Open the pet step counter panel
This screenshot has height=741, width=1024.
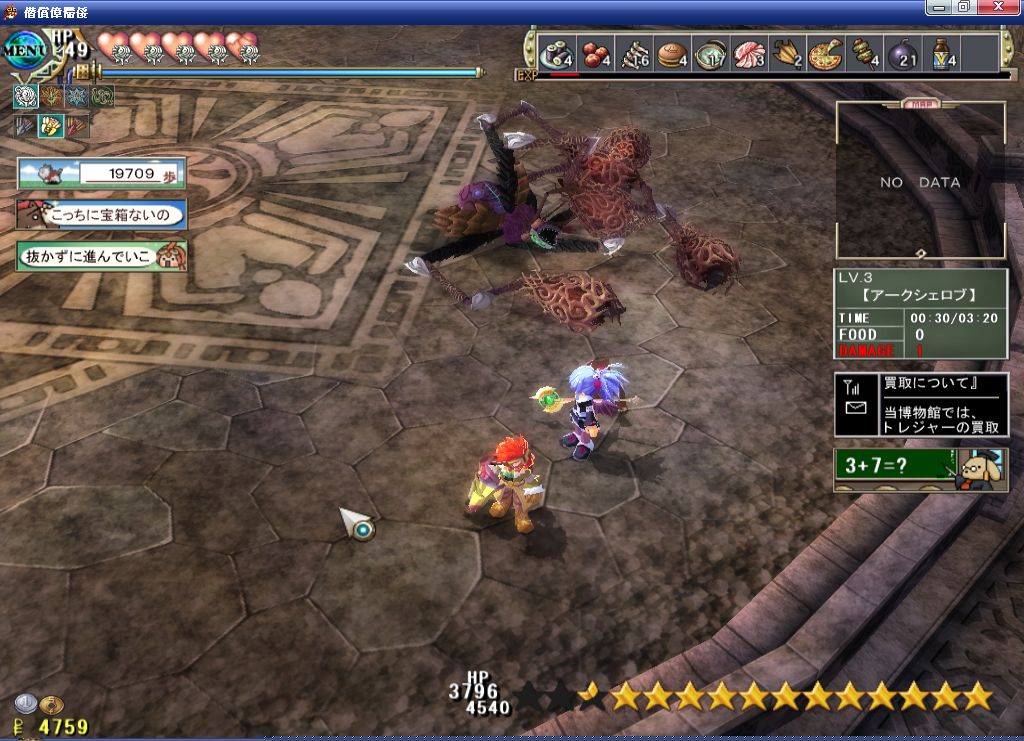tap(101, 174)
